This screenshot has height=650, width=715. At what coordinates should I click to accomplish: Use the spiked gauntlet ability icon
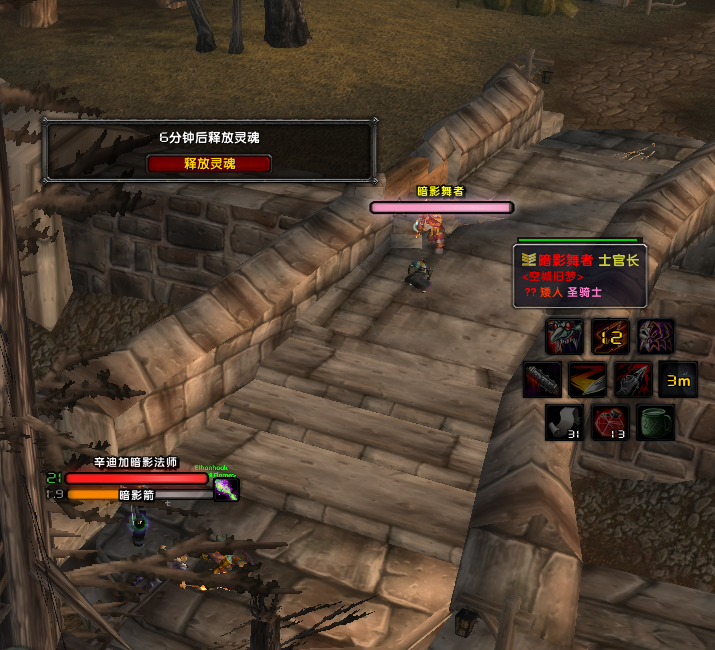point(633,380)
